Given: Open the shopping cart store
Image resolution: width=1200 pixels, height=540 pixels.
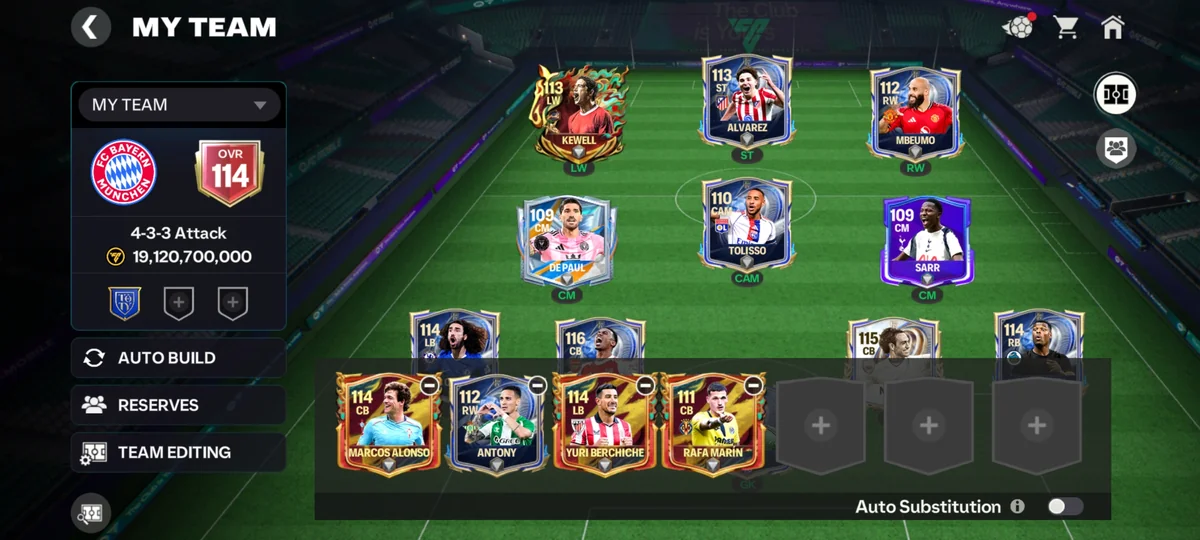Looking at the screenshot, I should click(1065, 27).
